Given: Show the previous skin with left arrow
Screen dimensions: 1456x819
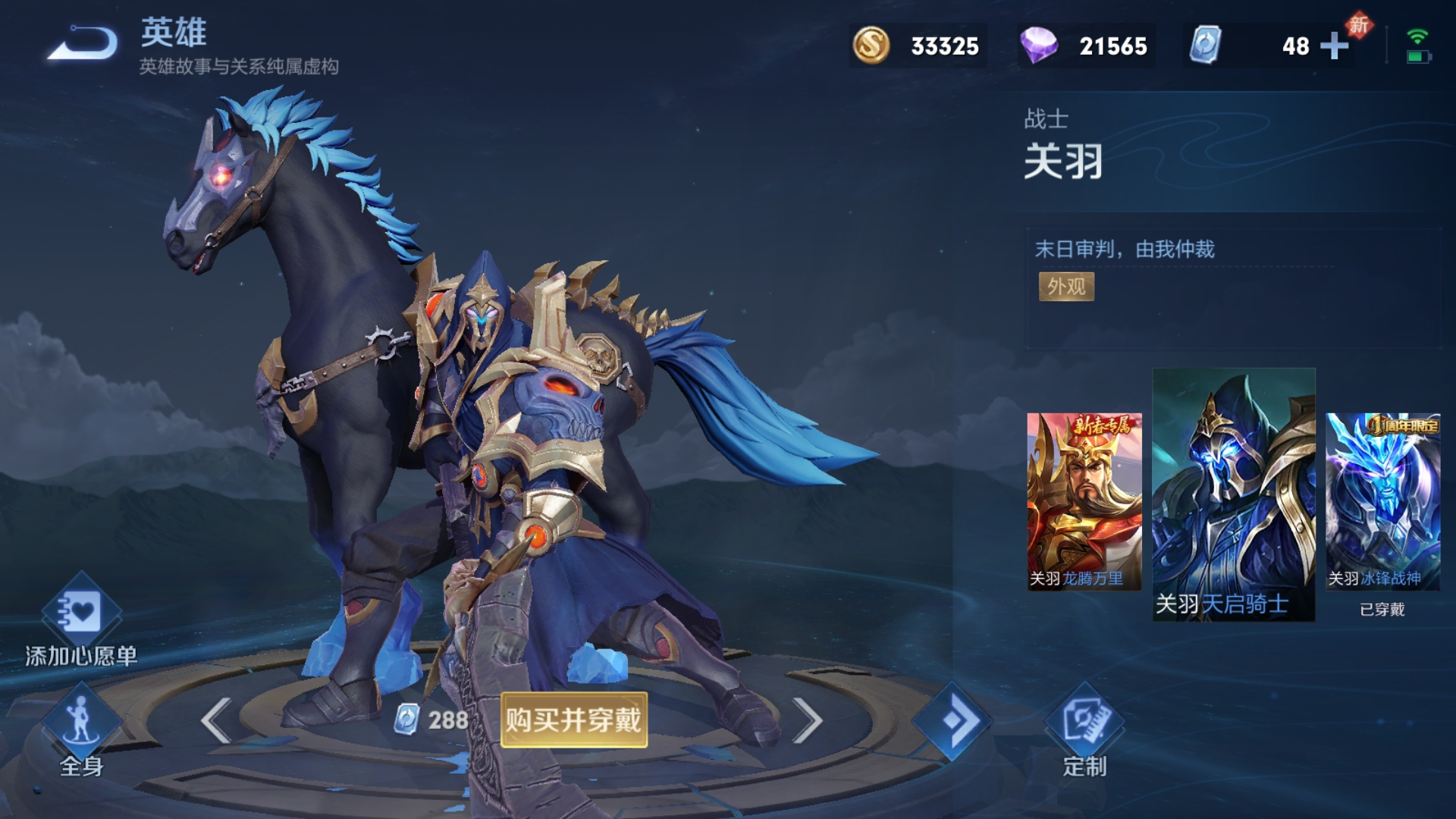Looking at the screenshot, I should 217,720.
